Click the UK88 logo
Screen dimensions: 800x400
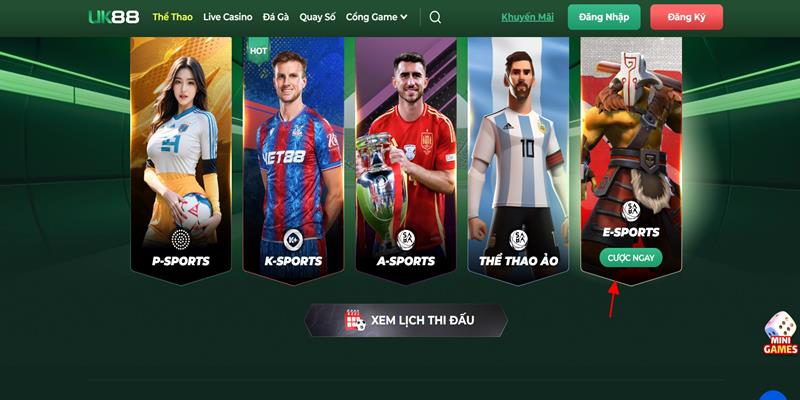tap(113, 17)
